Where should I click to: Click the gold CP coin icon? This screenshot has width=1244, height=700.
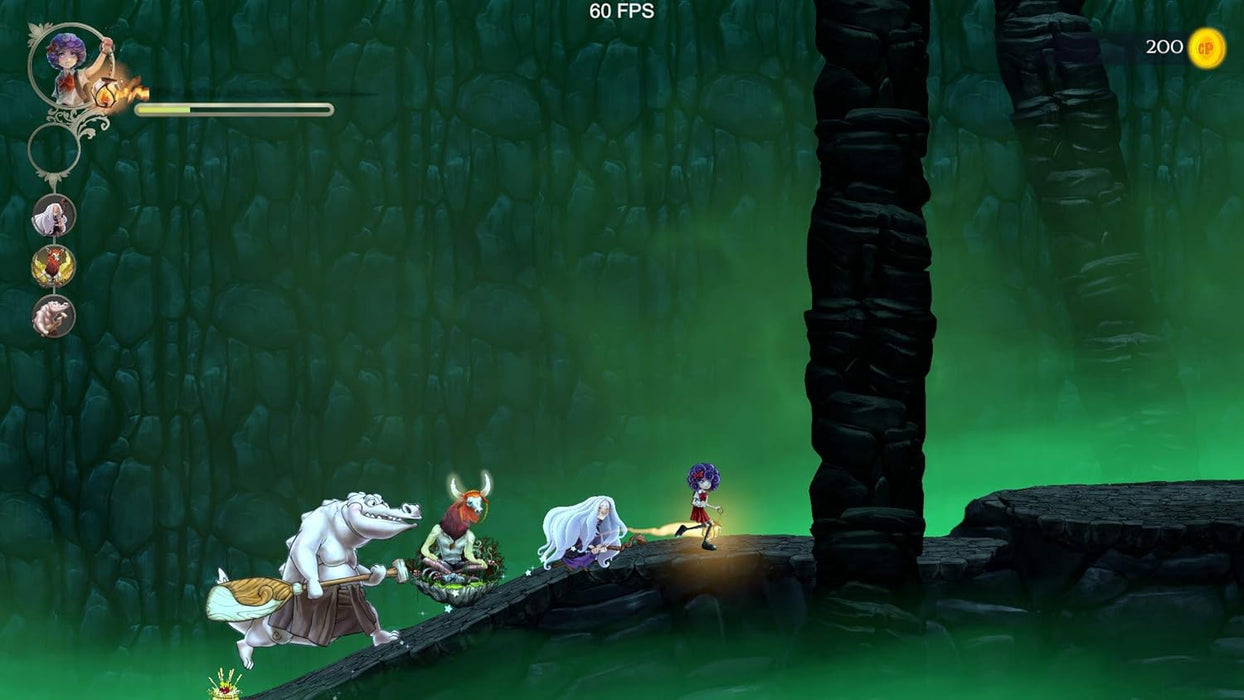pos(1206,48)
